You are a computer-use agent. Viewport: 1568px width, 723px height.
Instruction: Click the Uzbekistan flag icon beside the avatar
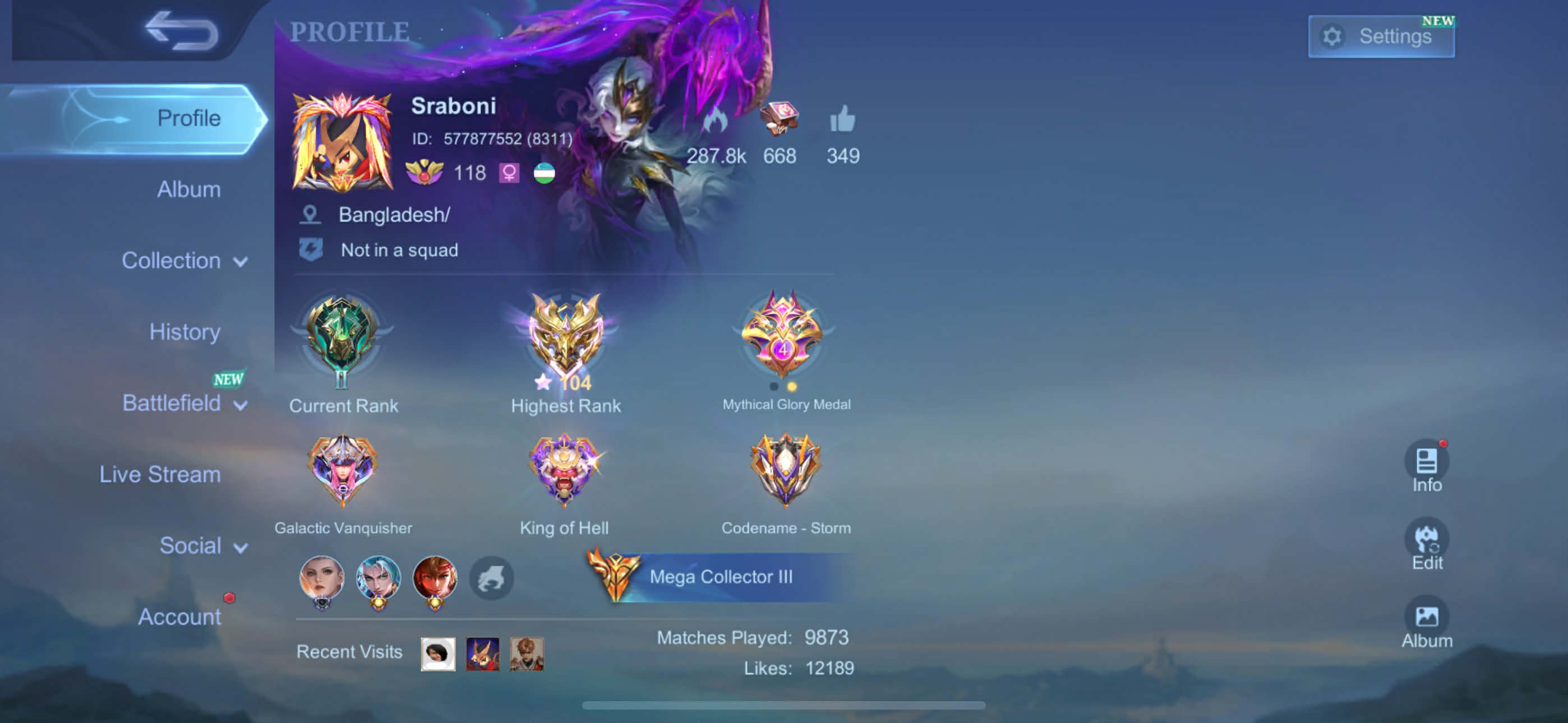pyautogui.click(x=543, y=173)
